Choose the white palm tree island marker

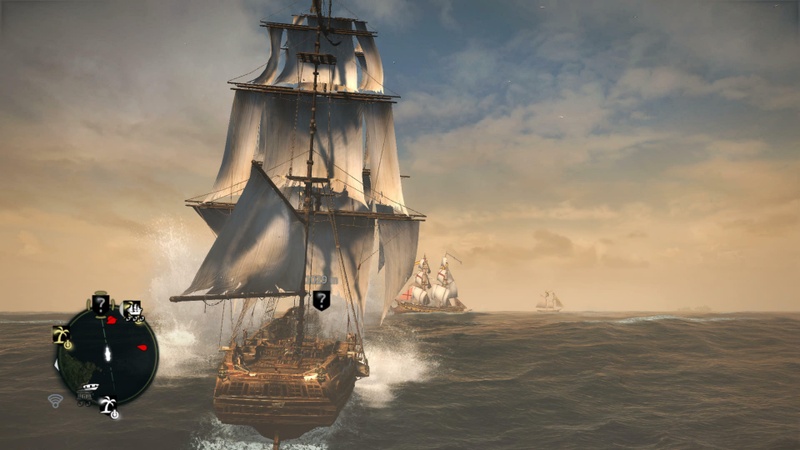pyautogui.click(x=106, y=403)
